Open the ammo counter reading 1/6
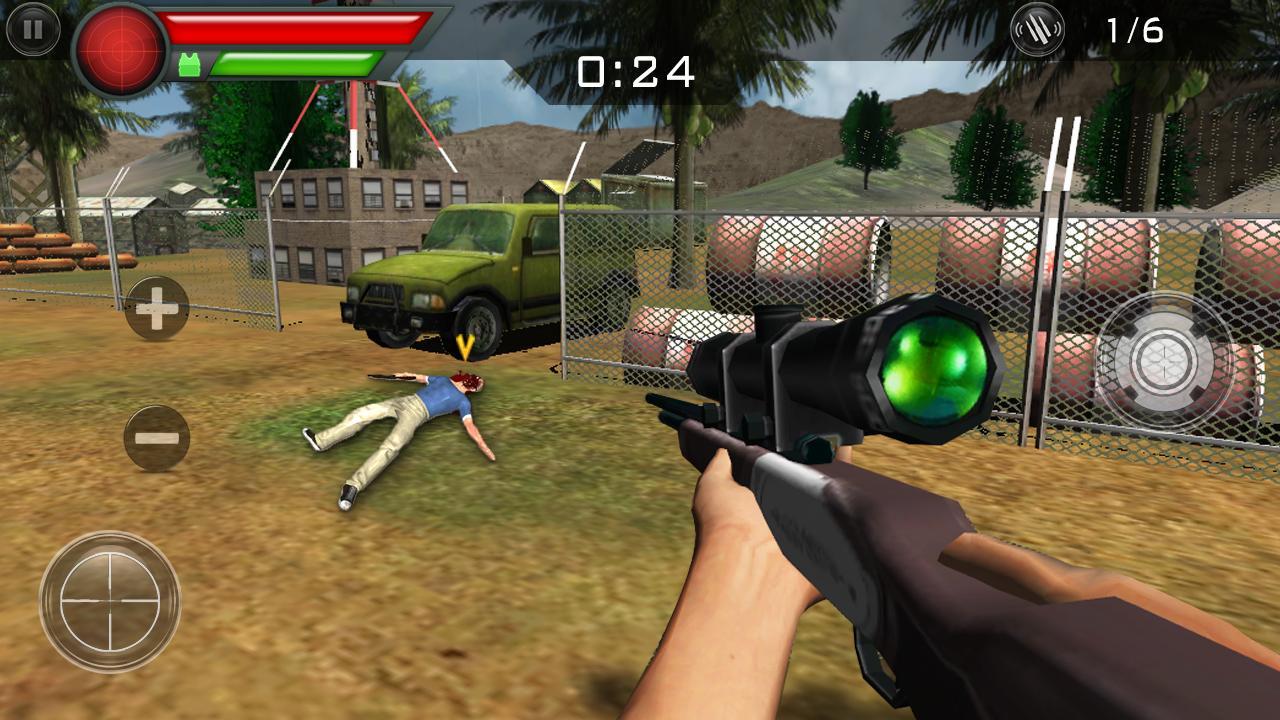1280x720 pixels. 1135,30
